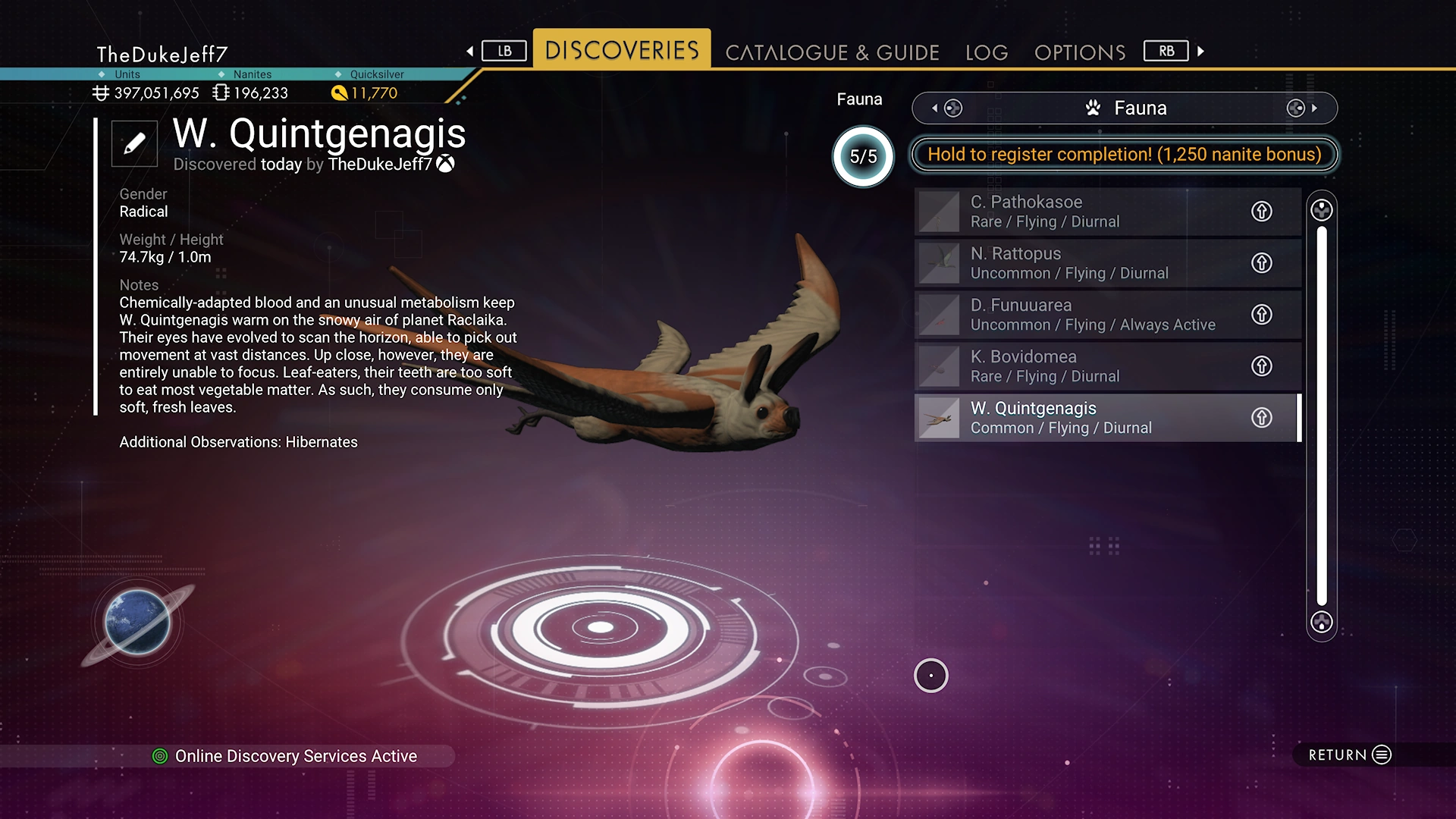This screenshot has height=819, width=1456.
Task: Upload the C. Pathokasoe discovery
Action: click(1261, 212)
